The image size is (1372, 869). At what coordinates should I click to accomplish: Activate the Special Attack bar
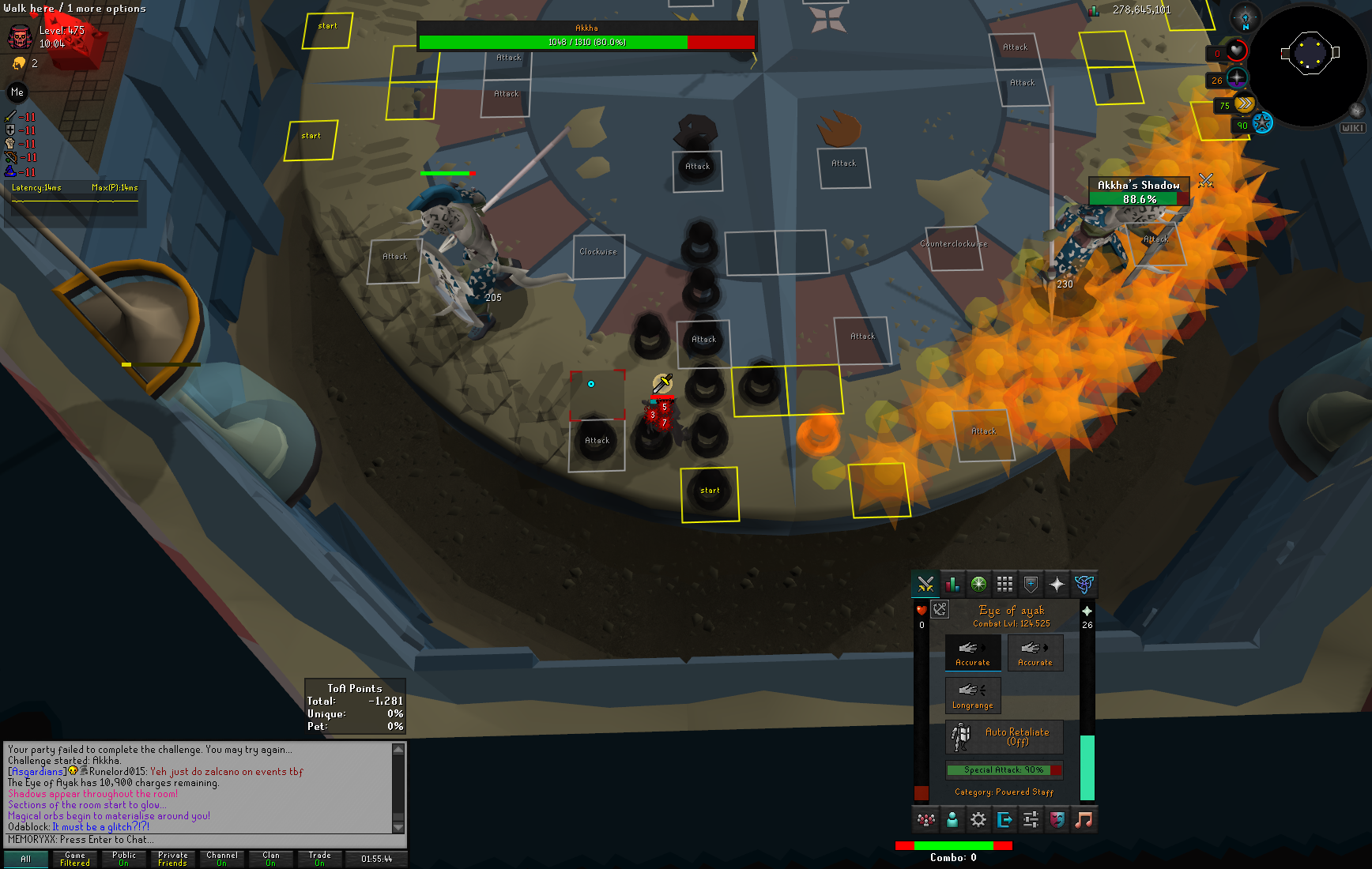pos(1004,769)
